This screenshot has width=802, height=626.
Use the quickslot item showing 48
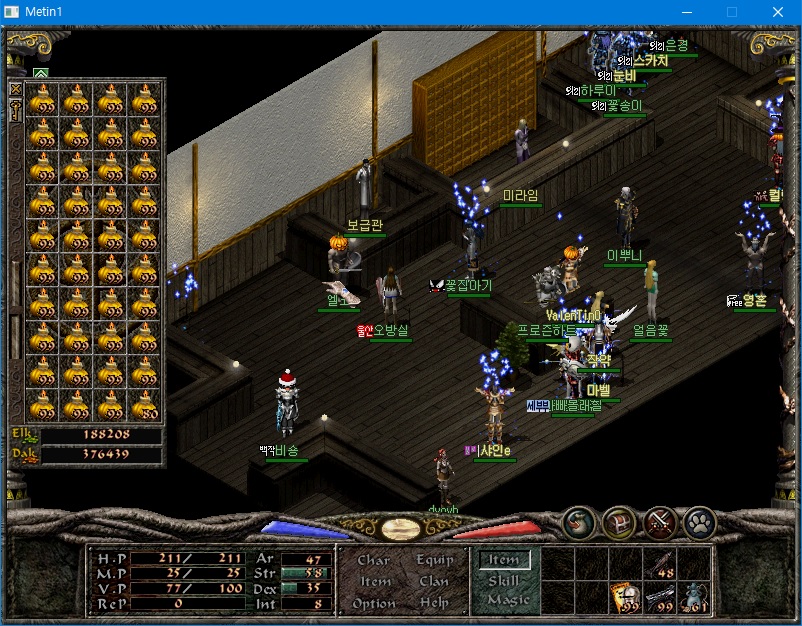tap(660, 564)
